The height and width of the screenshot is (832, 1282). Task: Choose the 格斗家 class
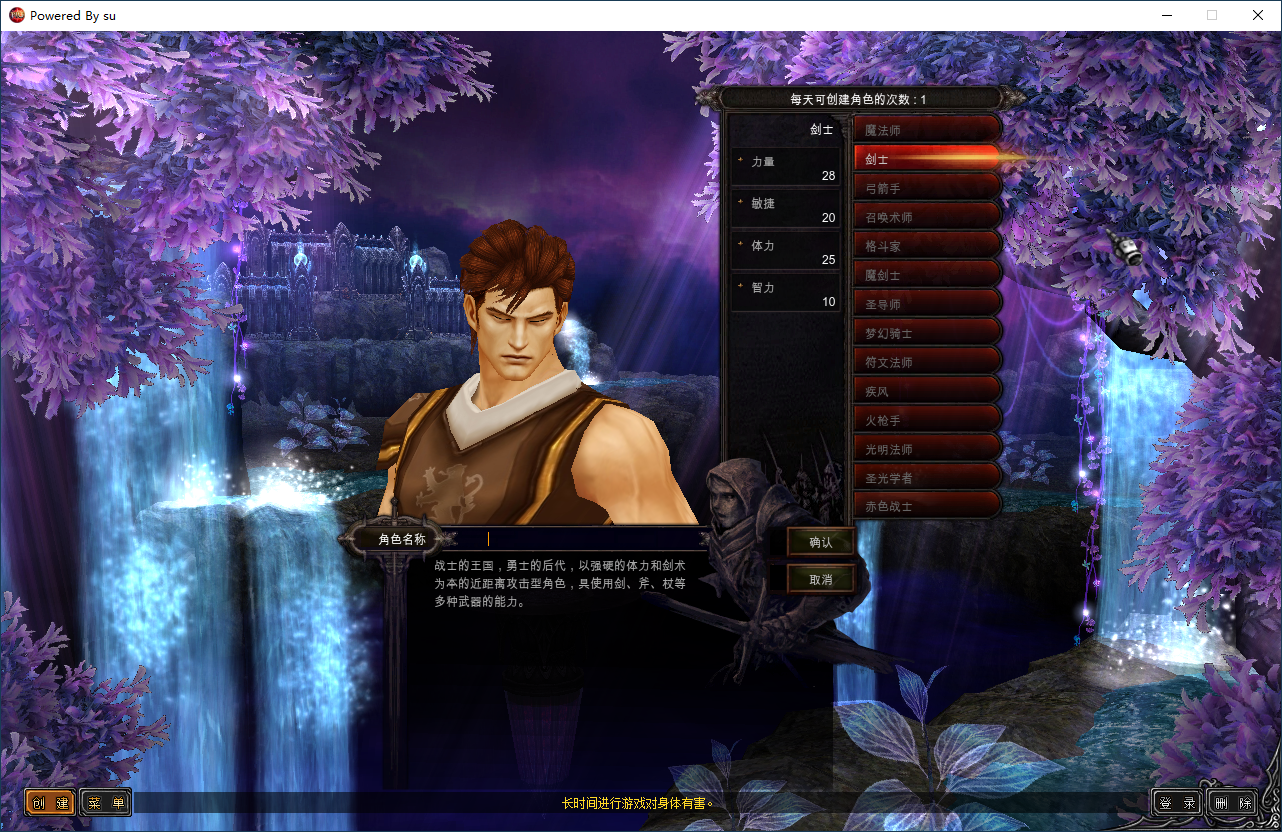click(926, 246)
